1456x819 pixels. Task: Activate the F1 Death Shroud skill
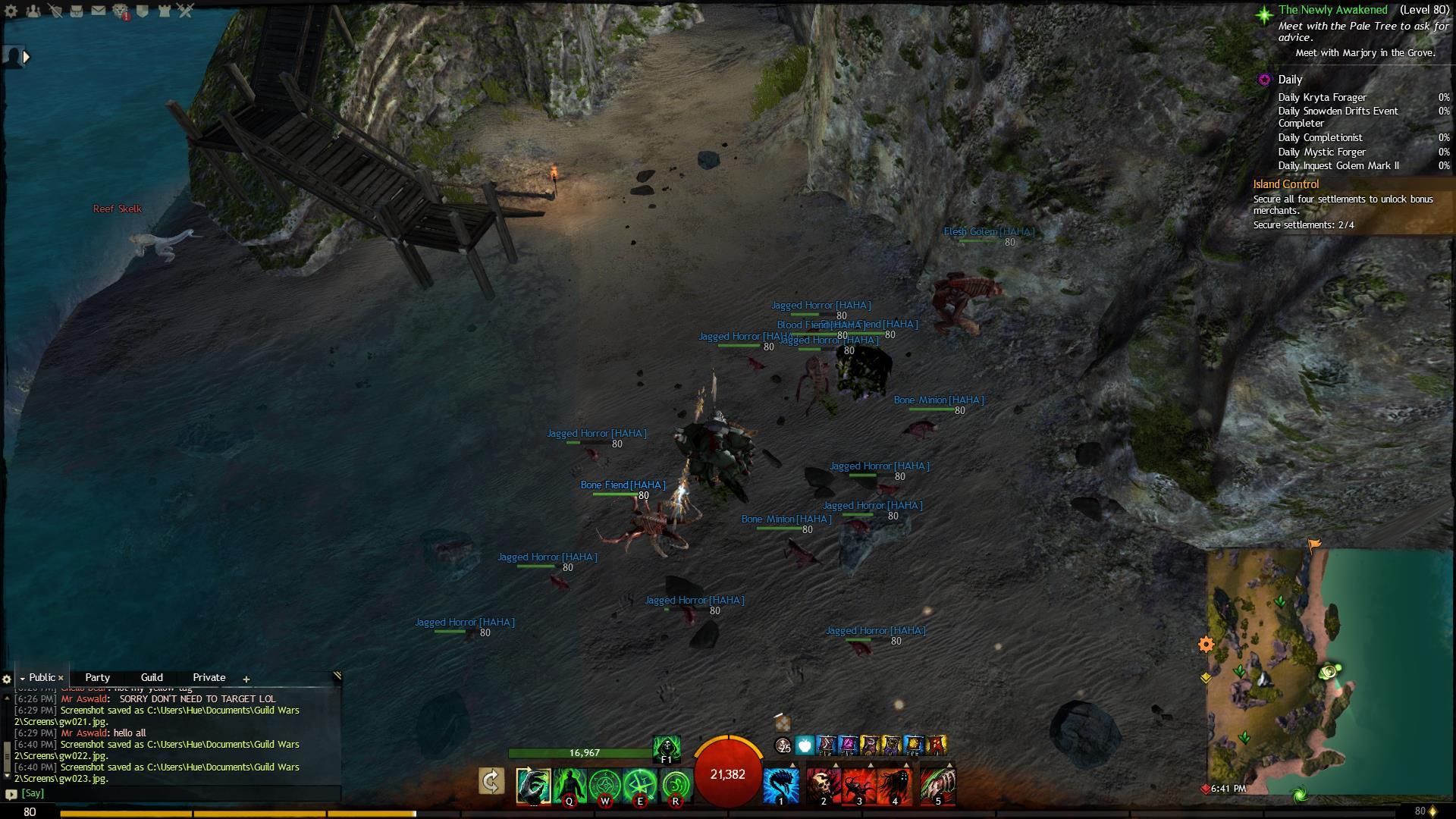click(667, 748)
